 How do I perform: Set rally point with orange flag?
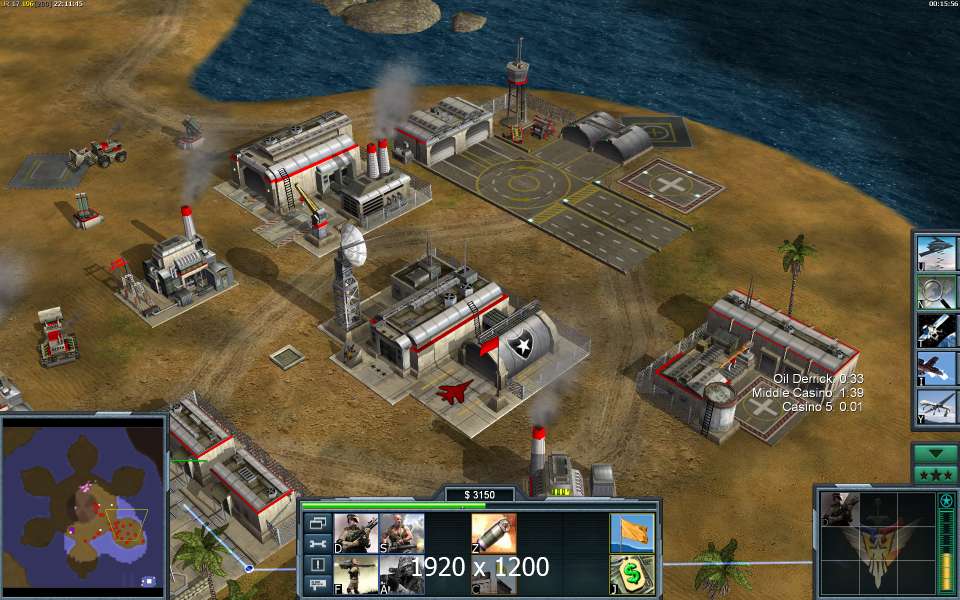tap(632, 534)
